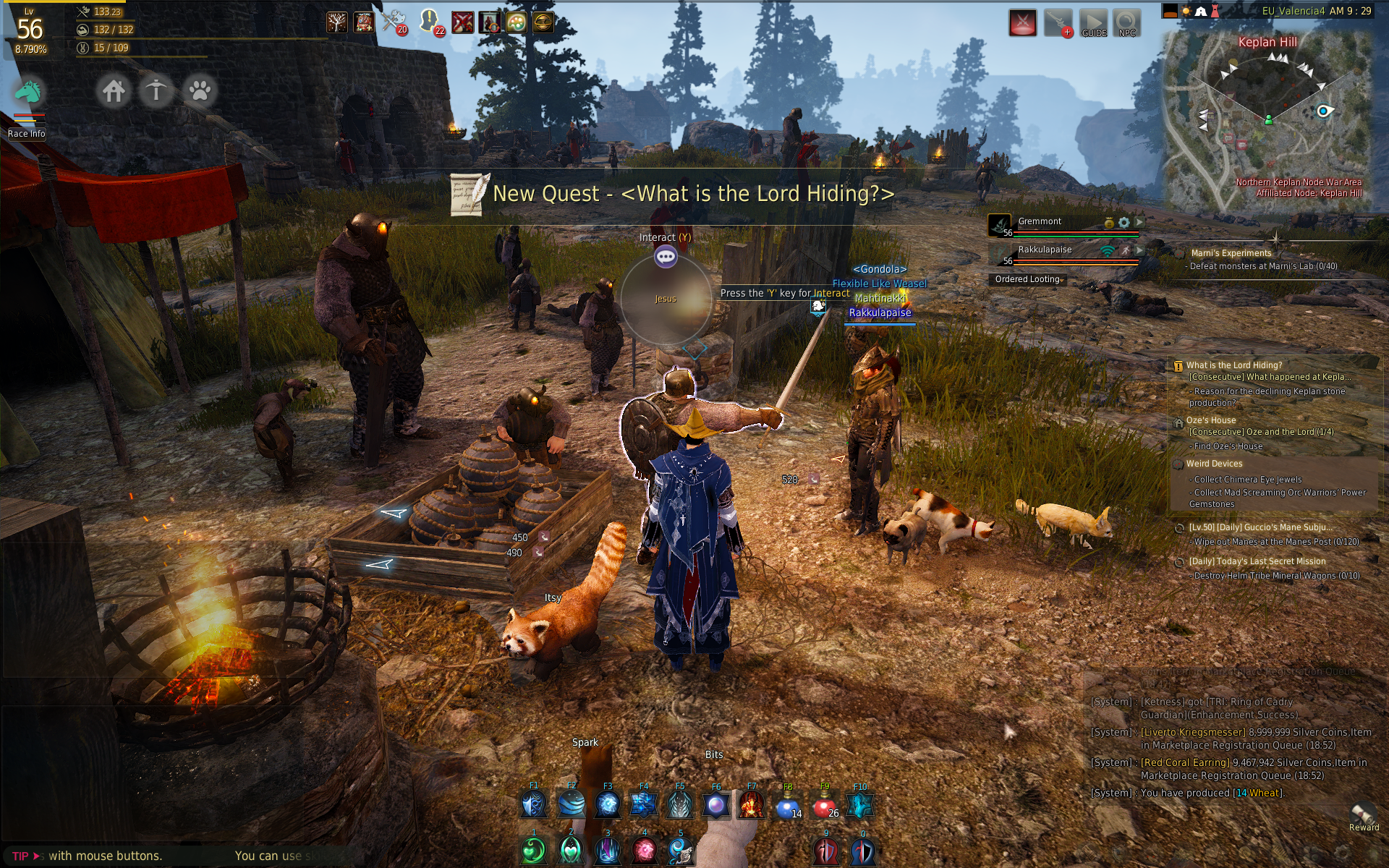This screenshot has width=1389, height=868.
Task: Open the Reward scroll icon
Action: point(1363,814)
